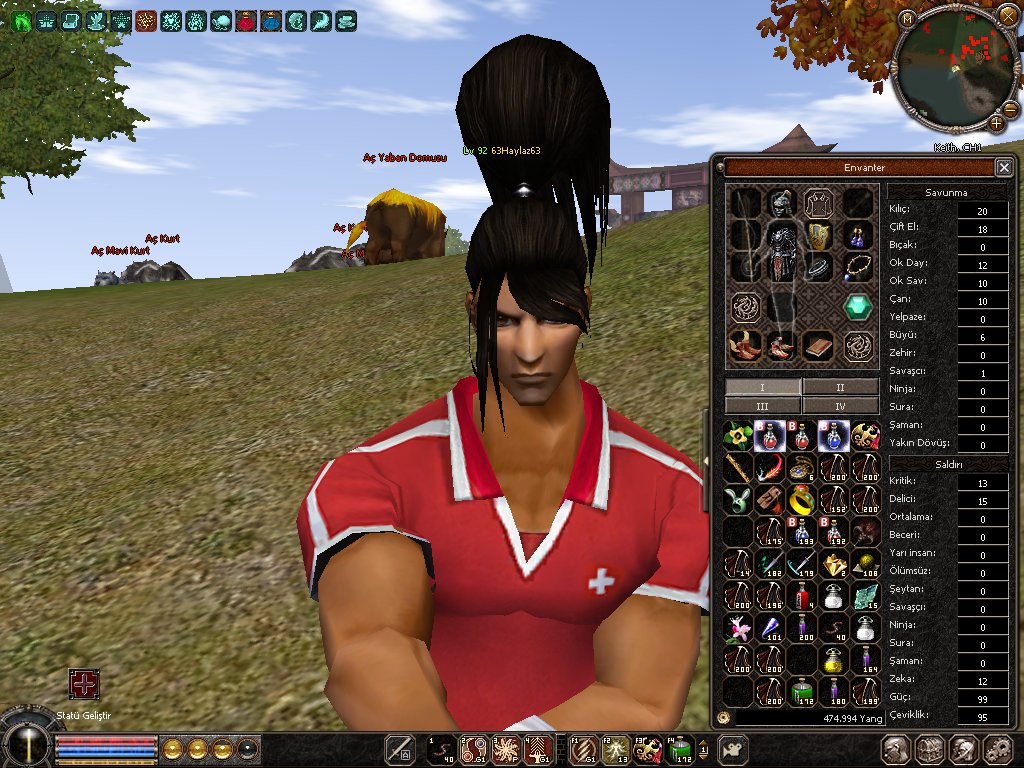Open inventory page III
The image size is (1024, 768).
(763, 406)
